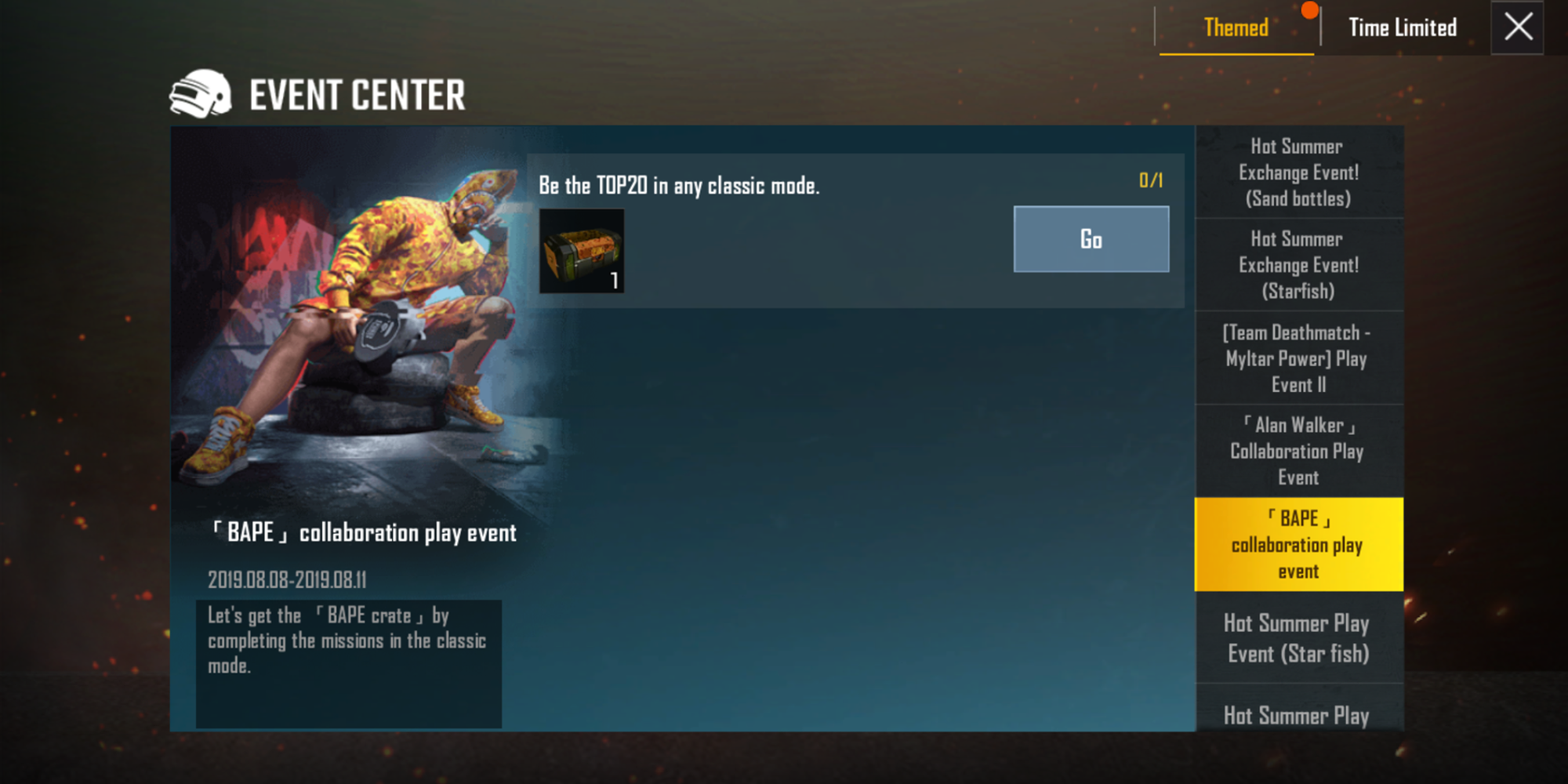
Task: Open the Hot Summer Exchange Event (Sand bottles)
Action: (x=1298, y=172)
